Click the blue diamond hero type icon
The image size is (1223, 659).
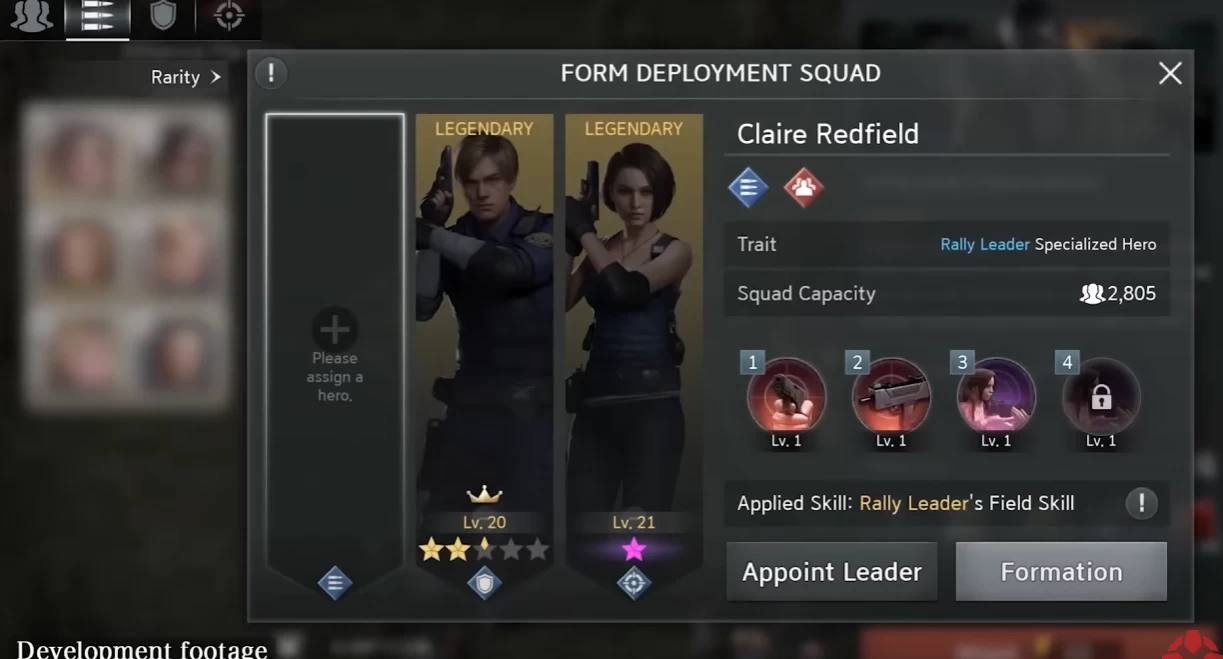pos(748,187)
